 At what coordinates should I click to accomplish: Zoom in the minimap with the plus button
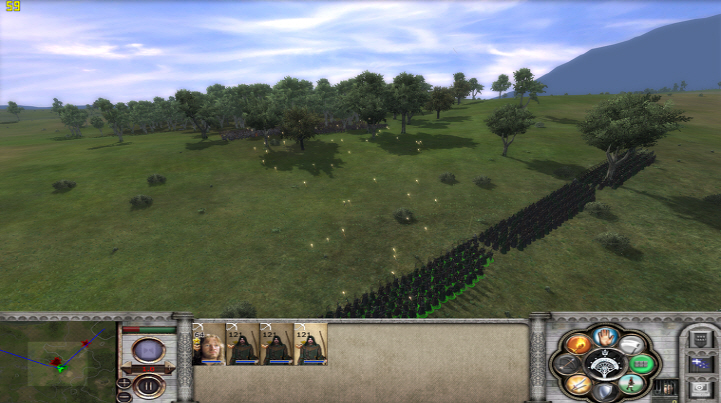point(124,384)
